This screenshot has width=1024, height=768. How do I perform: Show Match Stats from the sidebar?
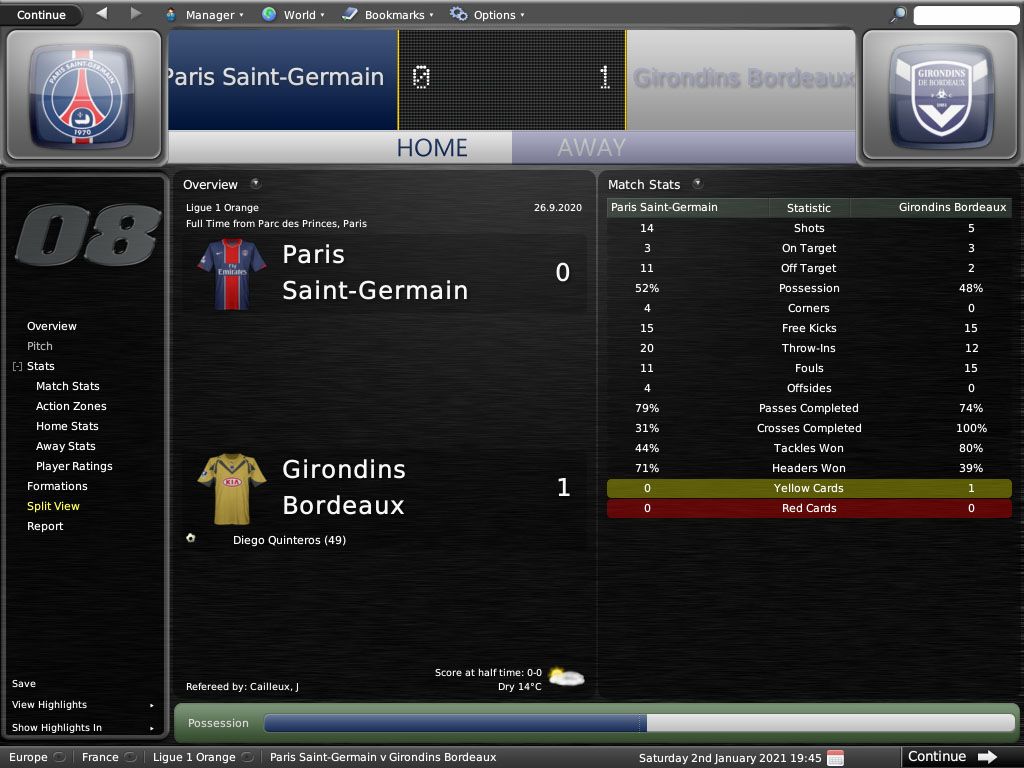[68, 386]
